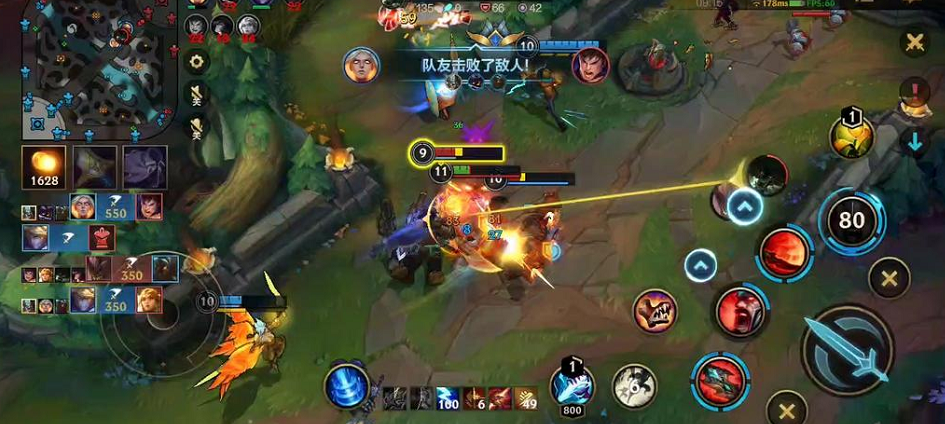Level up the skill with top arrow
The image size is (945, 424).
click(744, 207)
